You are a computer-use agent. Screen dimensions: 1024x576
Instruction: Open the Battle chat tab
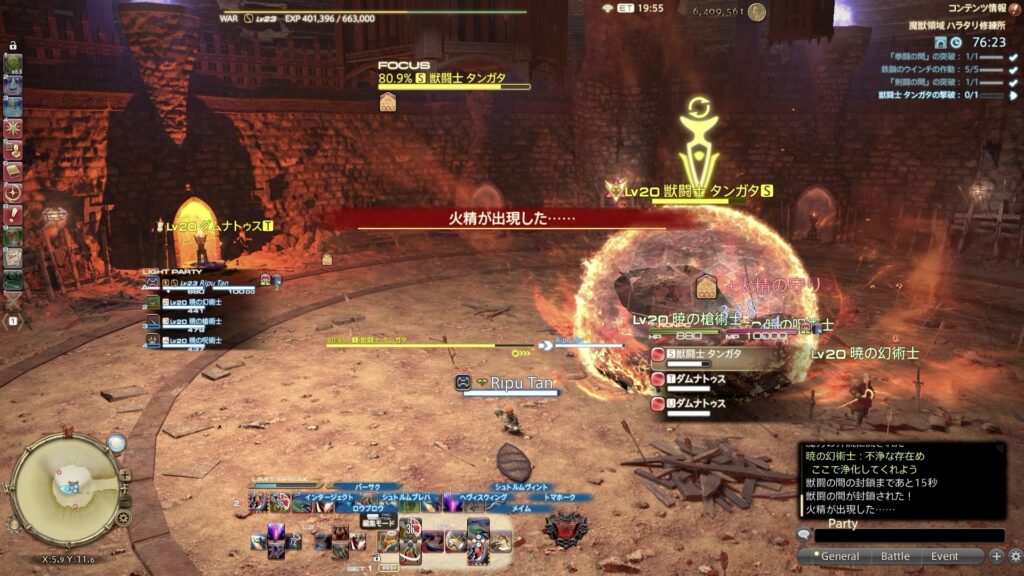click(895, 556)
